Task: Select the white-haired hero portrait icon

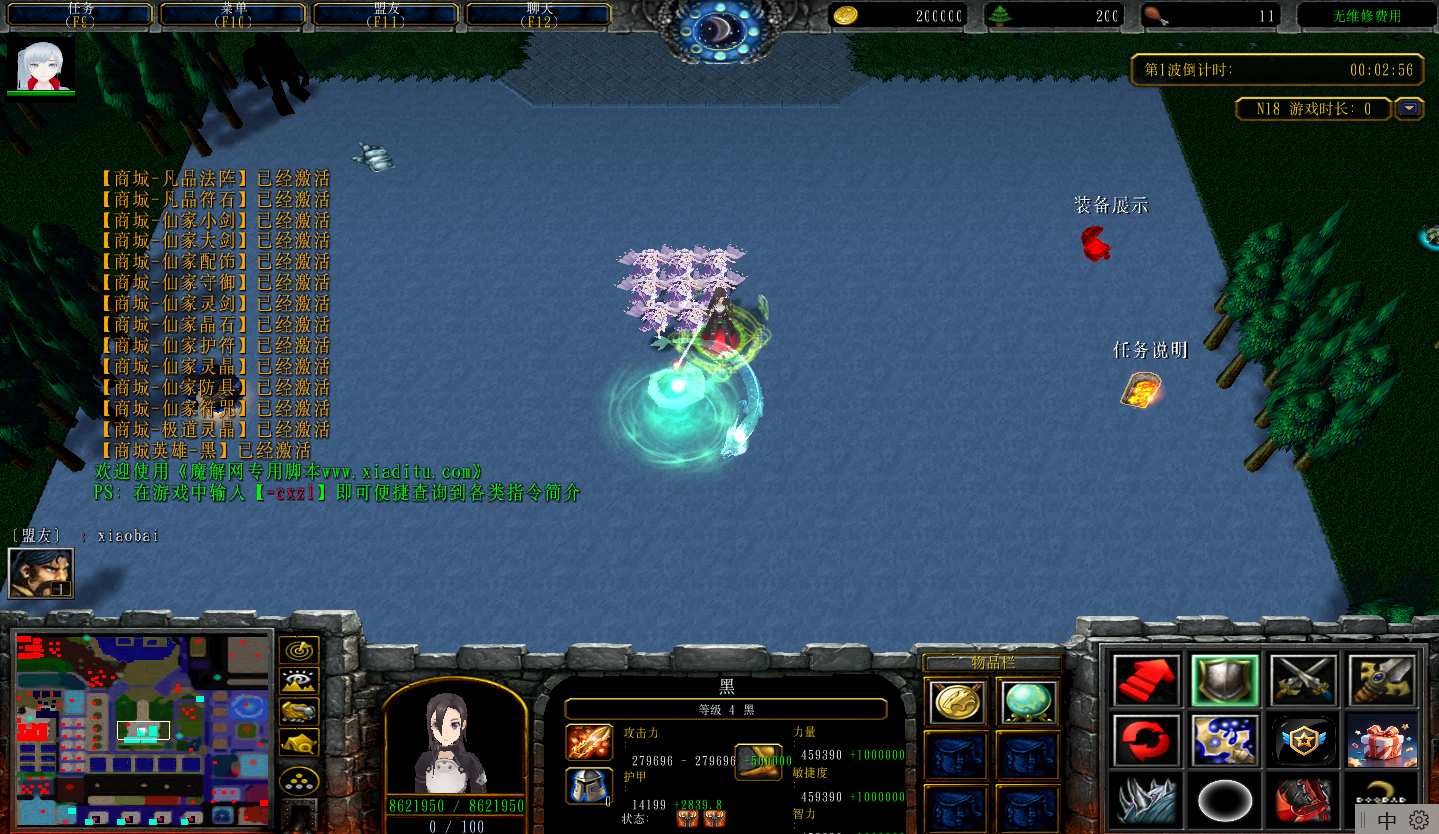Action: coord(41,66)
